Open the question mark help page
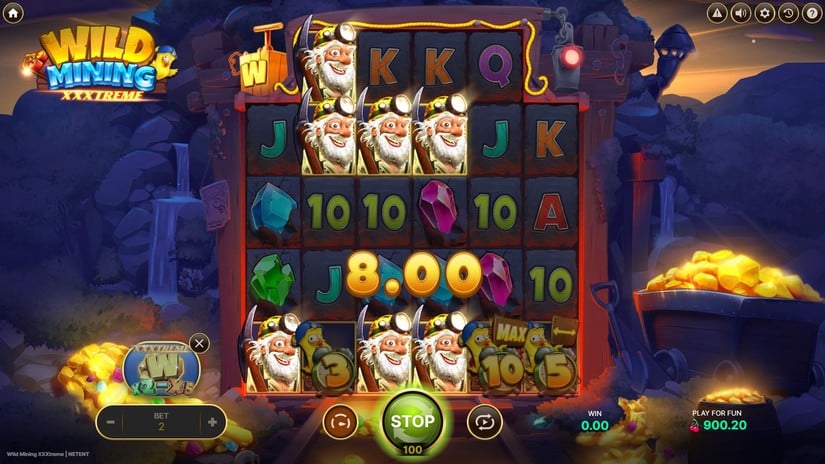Viewport: 825px width, 464px height. pyautogui.click(x=811, y=13)
